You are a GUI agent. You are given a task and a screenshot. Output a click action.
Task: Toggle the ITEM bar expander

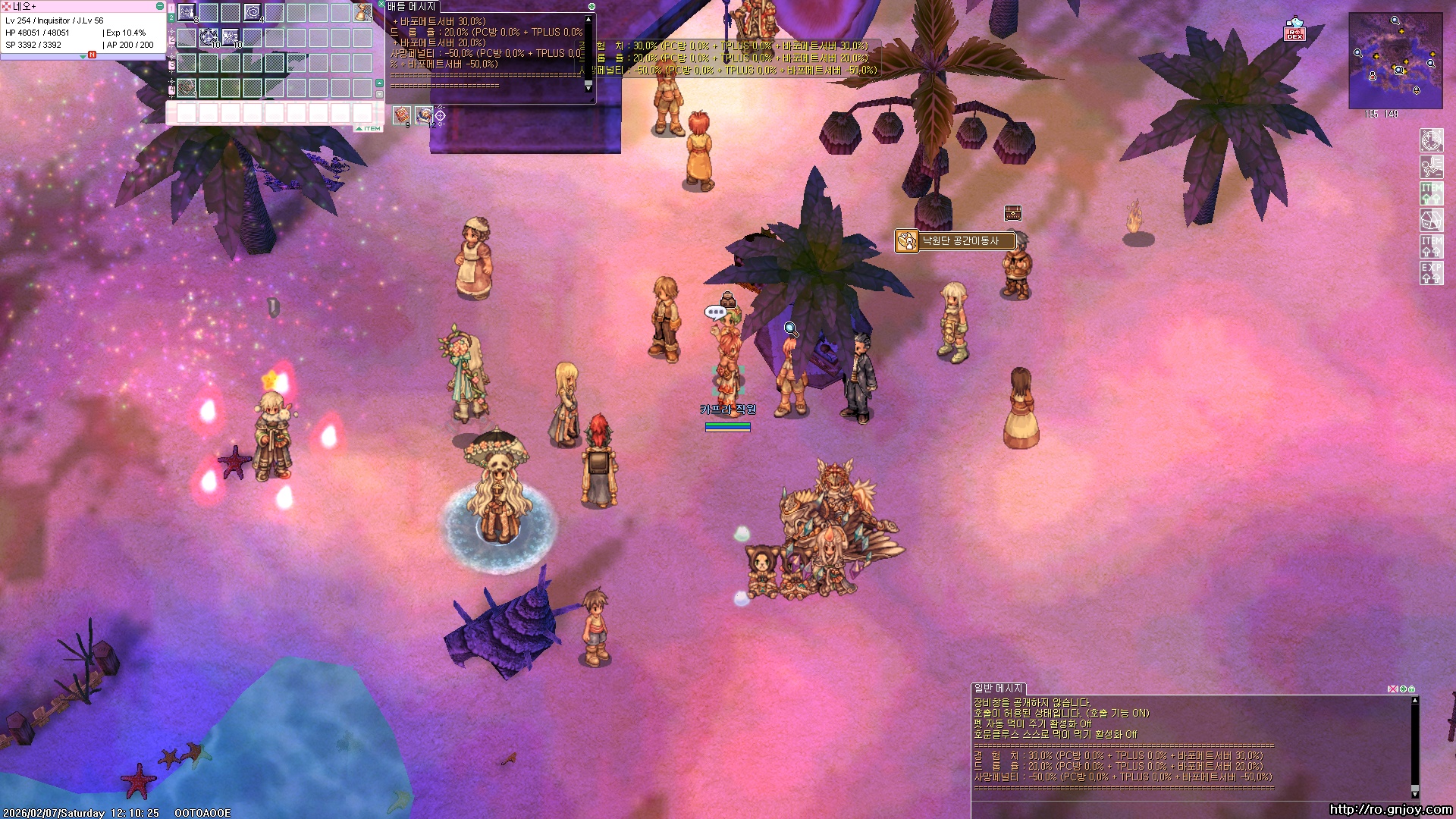369,128
